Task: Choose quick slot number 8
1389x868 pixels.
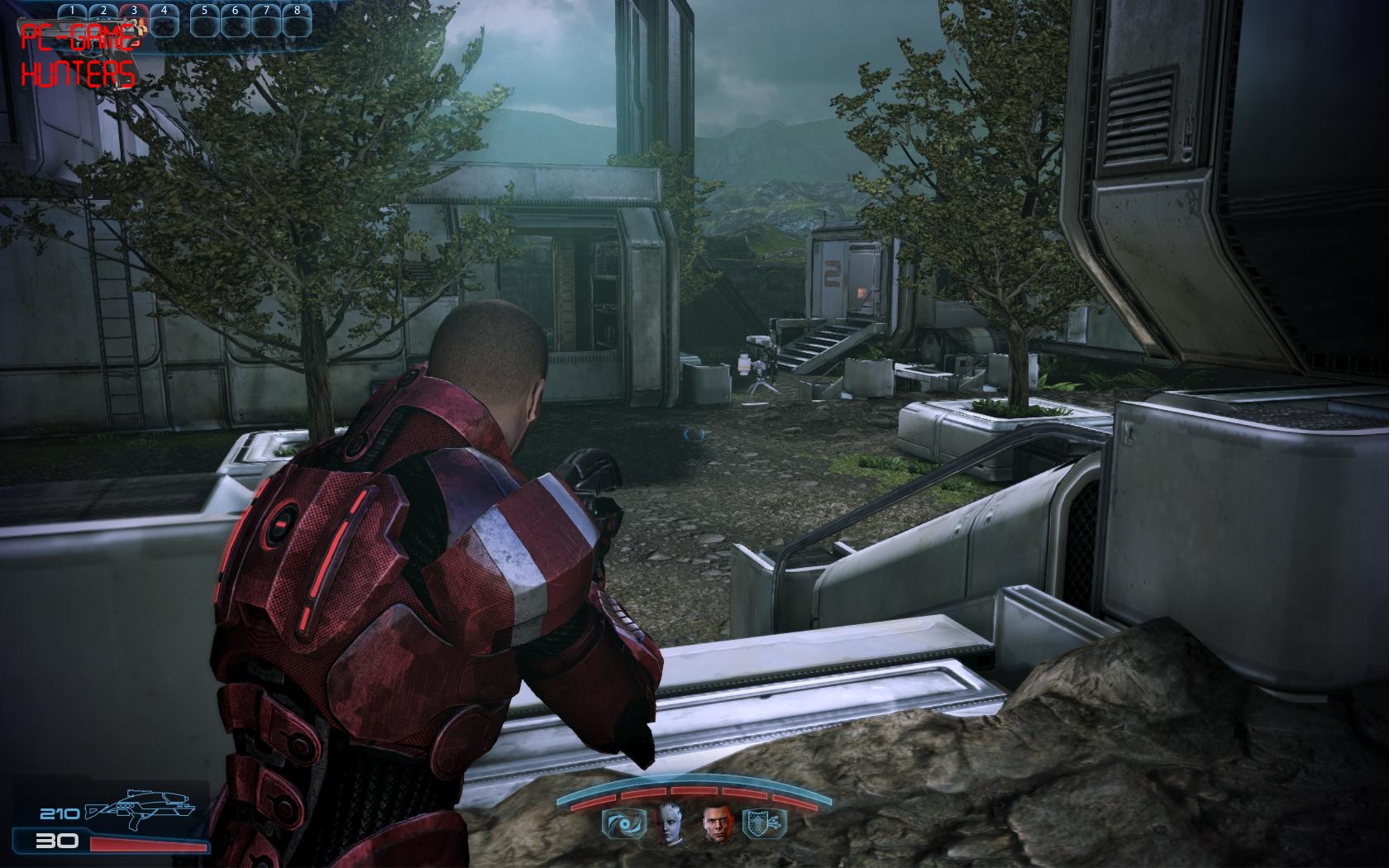Action: 297,21
